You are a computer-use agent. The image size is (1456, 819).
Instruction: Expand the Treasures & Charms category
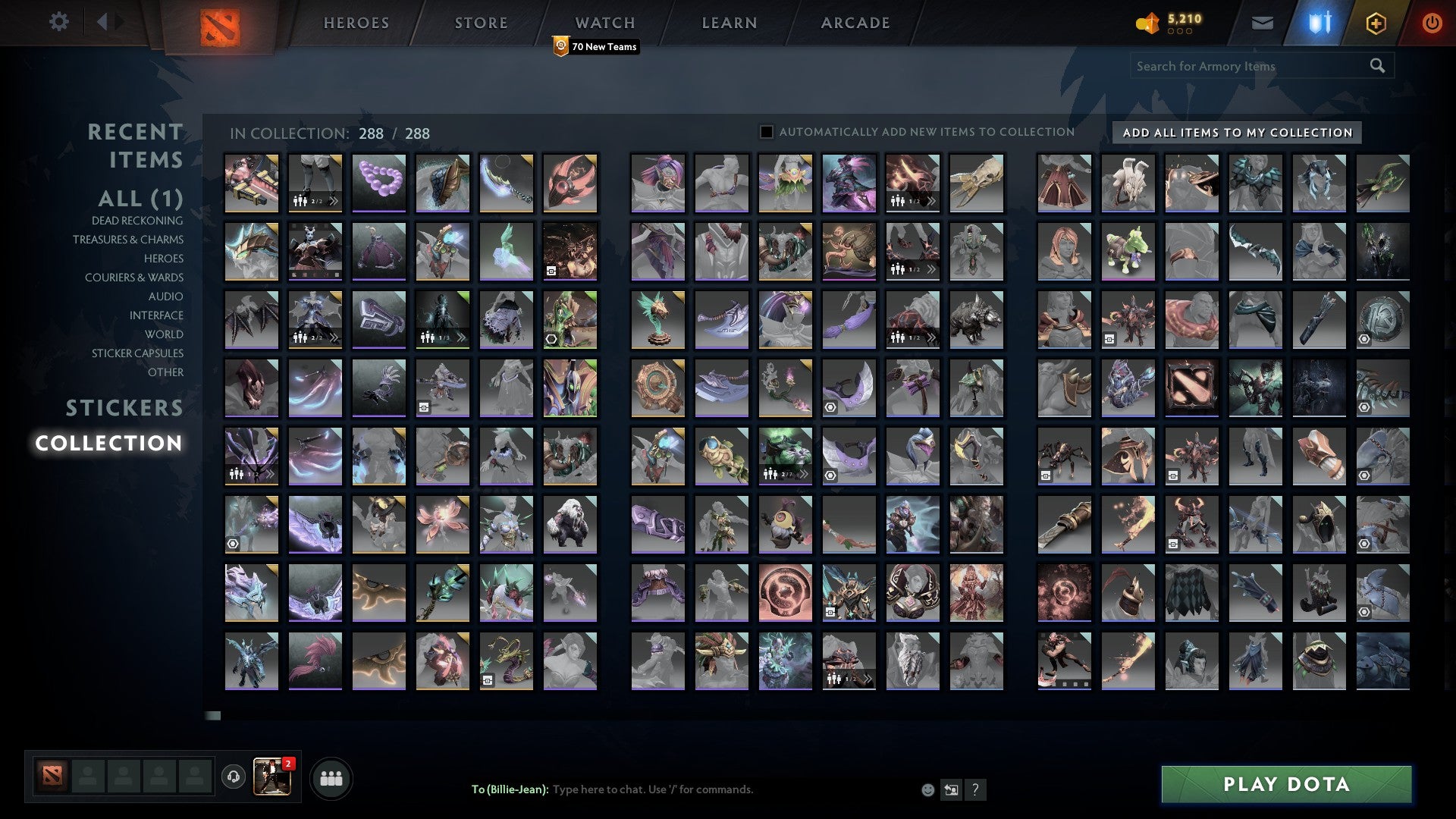coord(128,240)
